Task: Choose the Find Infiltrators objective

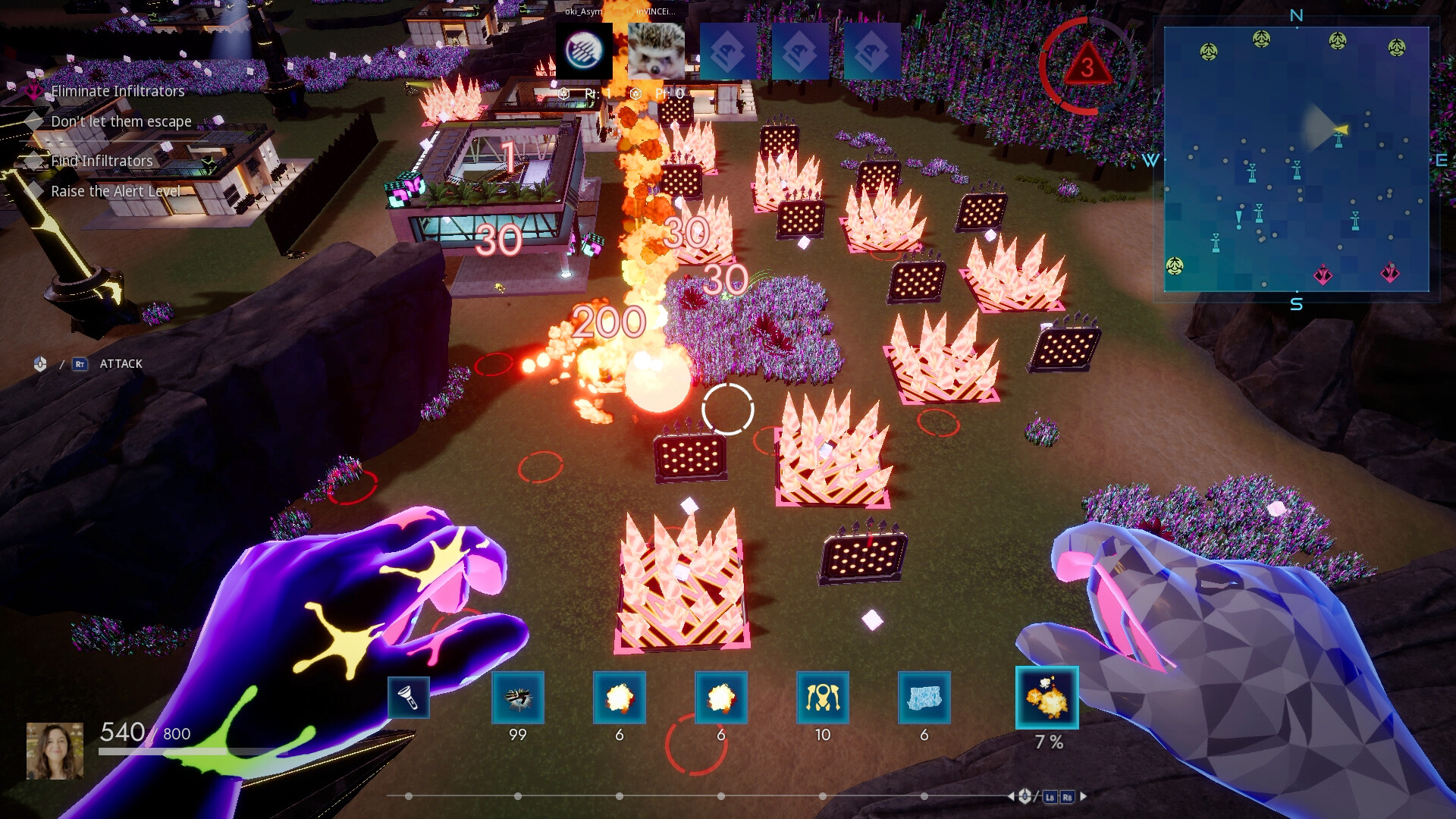Action: 102,161
